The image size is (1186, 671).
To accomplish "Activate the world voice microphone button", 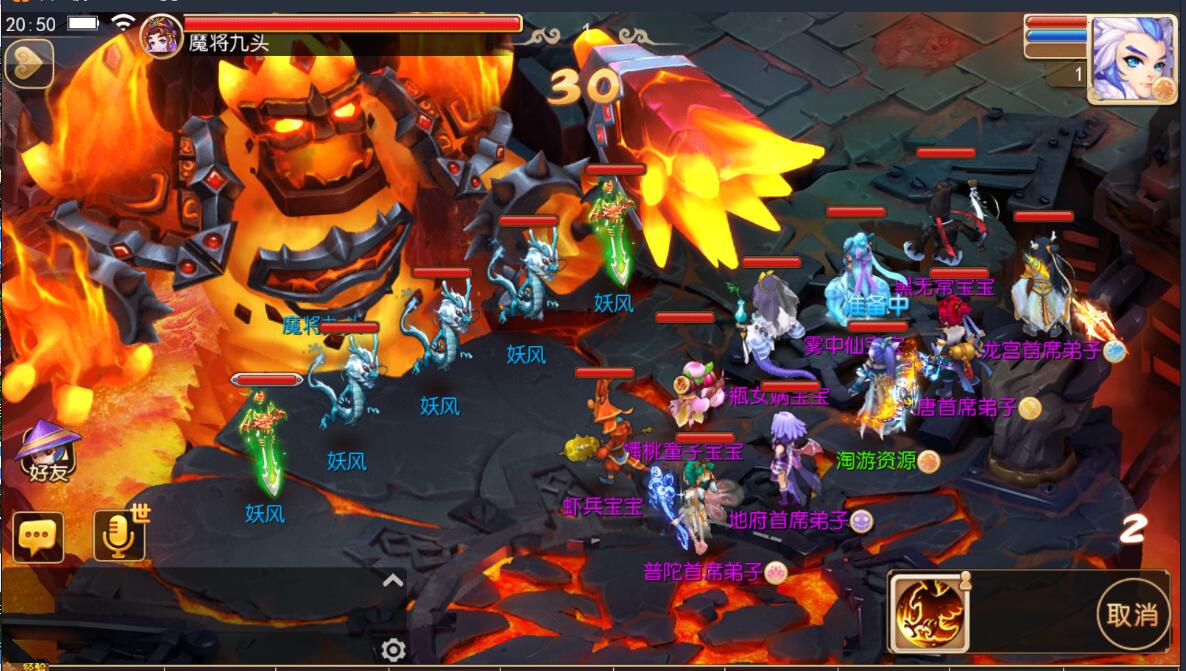I will [x=120, y=536].
